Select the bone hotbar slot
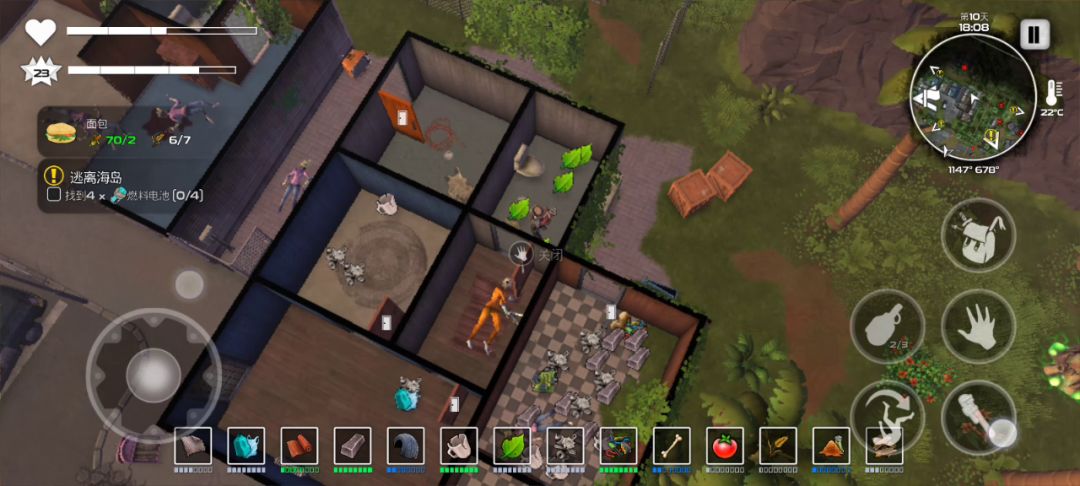Screen dimensions: 1080x486 [672, 446]
